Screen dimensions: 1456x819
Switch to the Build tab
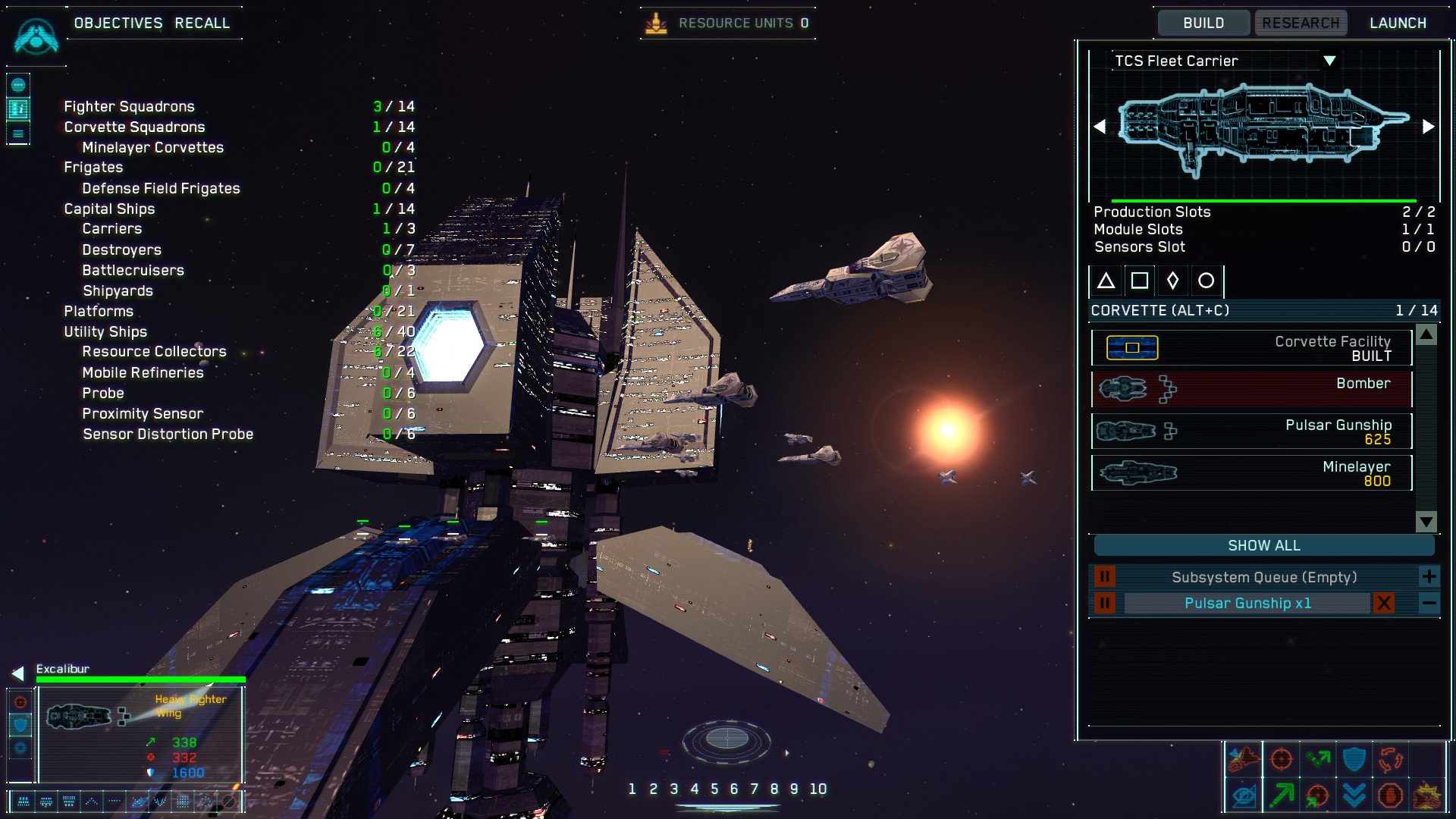[x=1203, y=23]
